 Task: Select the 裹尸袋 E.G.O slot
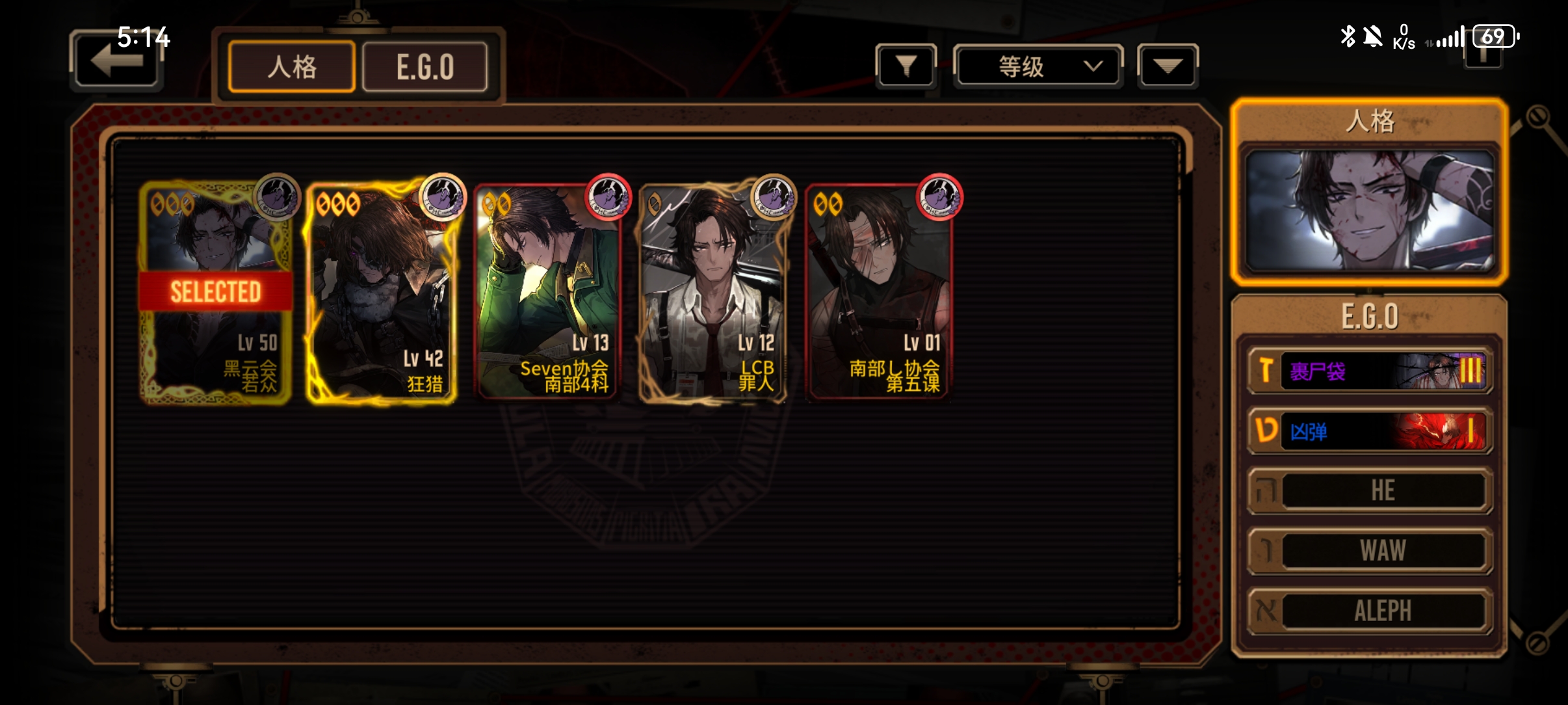click(x=1369, y=371)
